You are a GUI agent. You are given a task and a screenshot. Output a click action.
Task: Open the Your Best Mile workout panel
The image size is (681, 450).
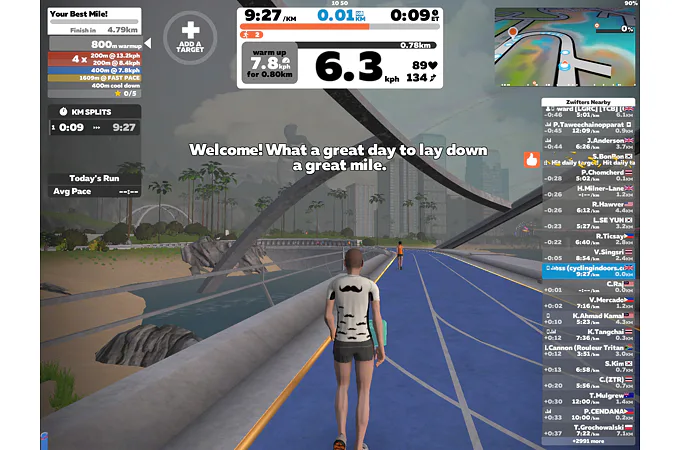pyautogui.click(x=95, y=17)
